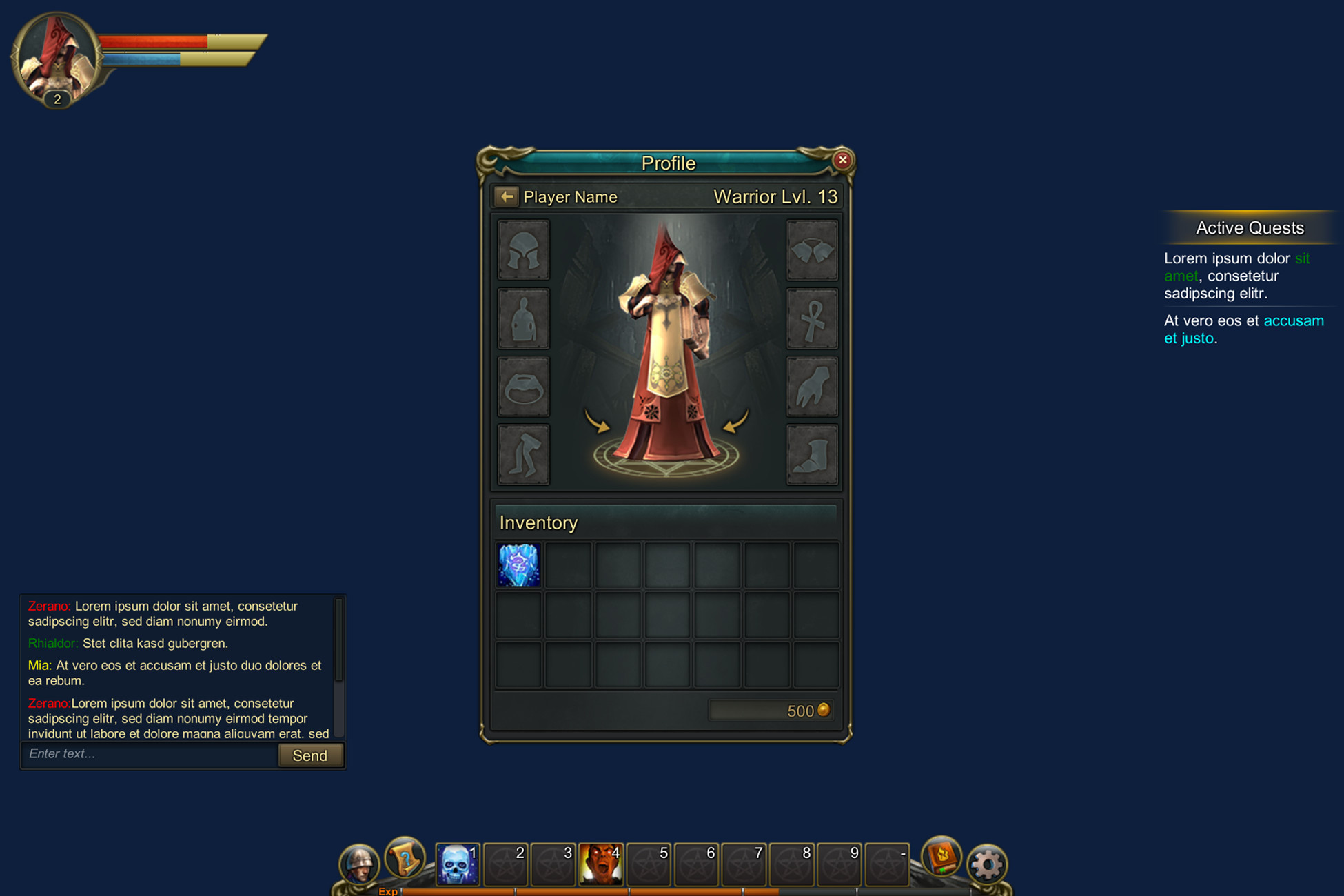Activate the fire demon skill in hotbar slot 4
This screenshot has height=896, width=1344.
click(602, 862)
